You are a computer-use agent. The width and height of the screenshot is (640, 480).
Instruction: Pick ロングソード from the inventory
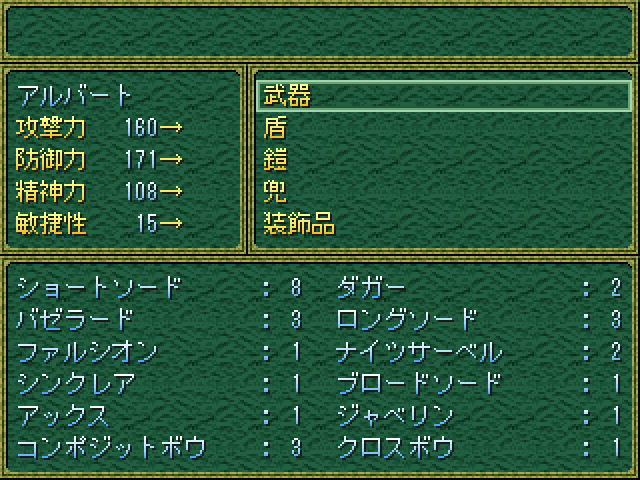pos(408,320)
